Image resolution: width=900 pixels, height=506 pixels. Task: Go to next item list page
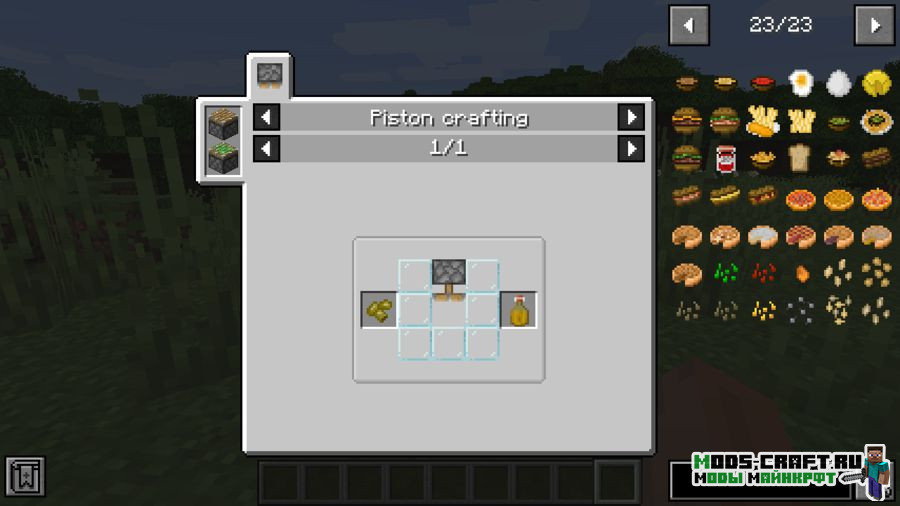(x=874, y=26)
